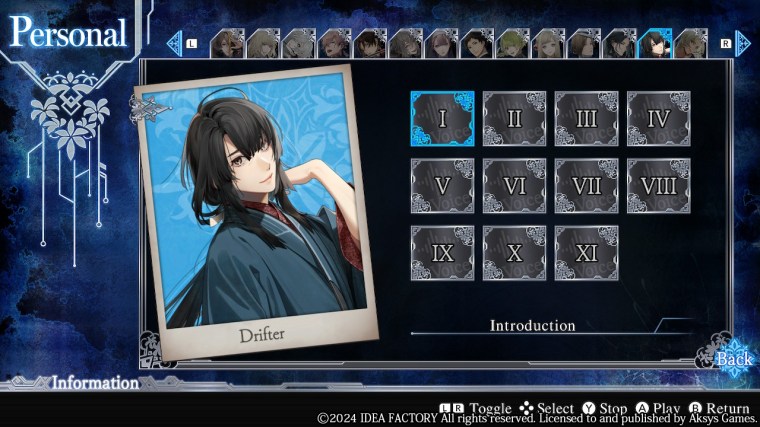Play voice clip I
The image size is (760, 427).
pyautogui.click(x=442, y=119)
